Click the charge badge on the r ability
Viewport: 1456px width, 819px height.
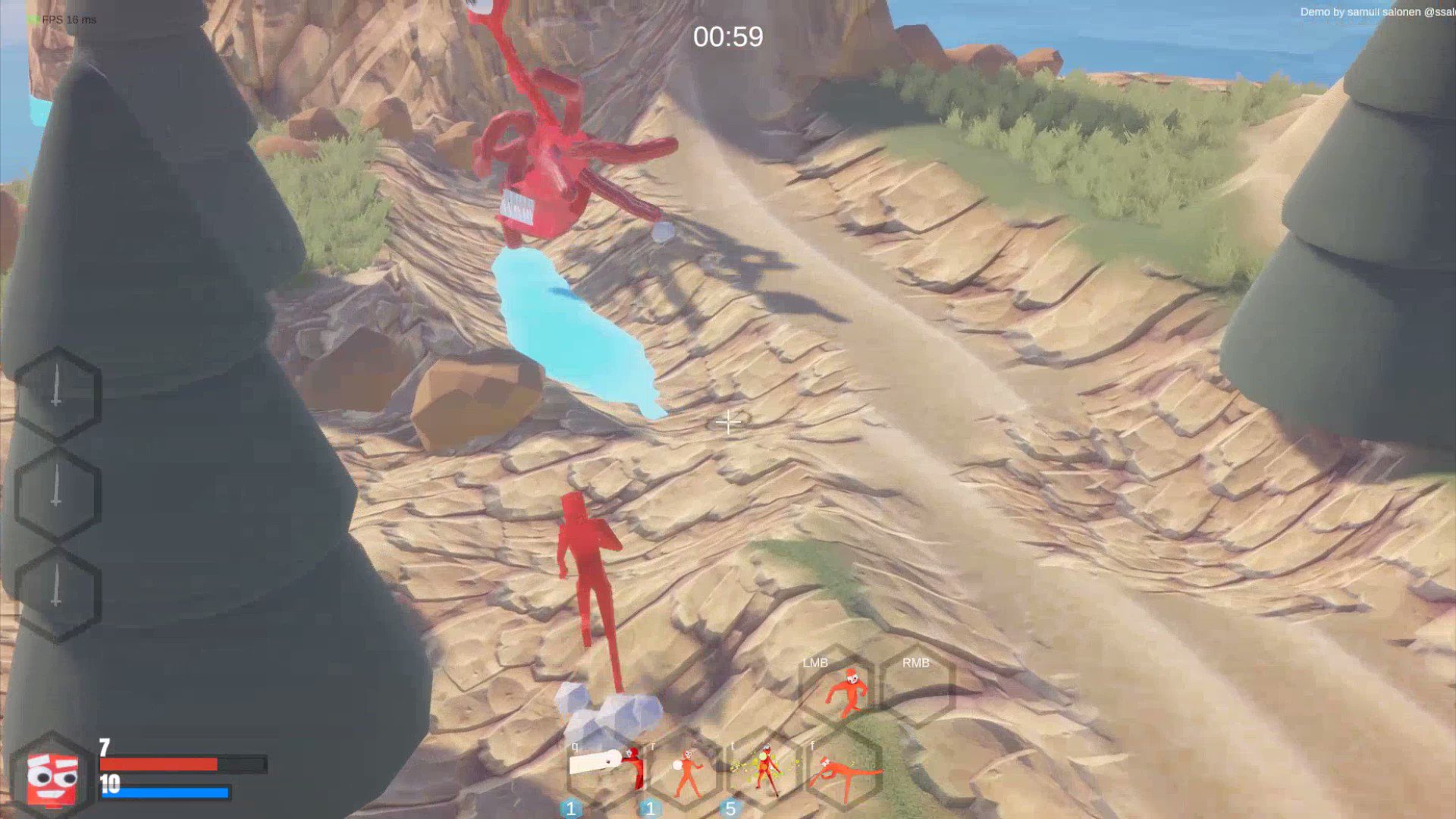(648, 809)
